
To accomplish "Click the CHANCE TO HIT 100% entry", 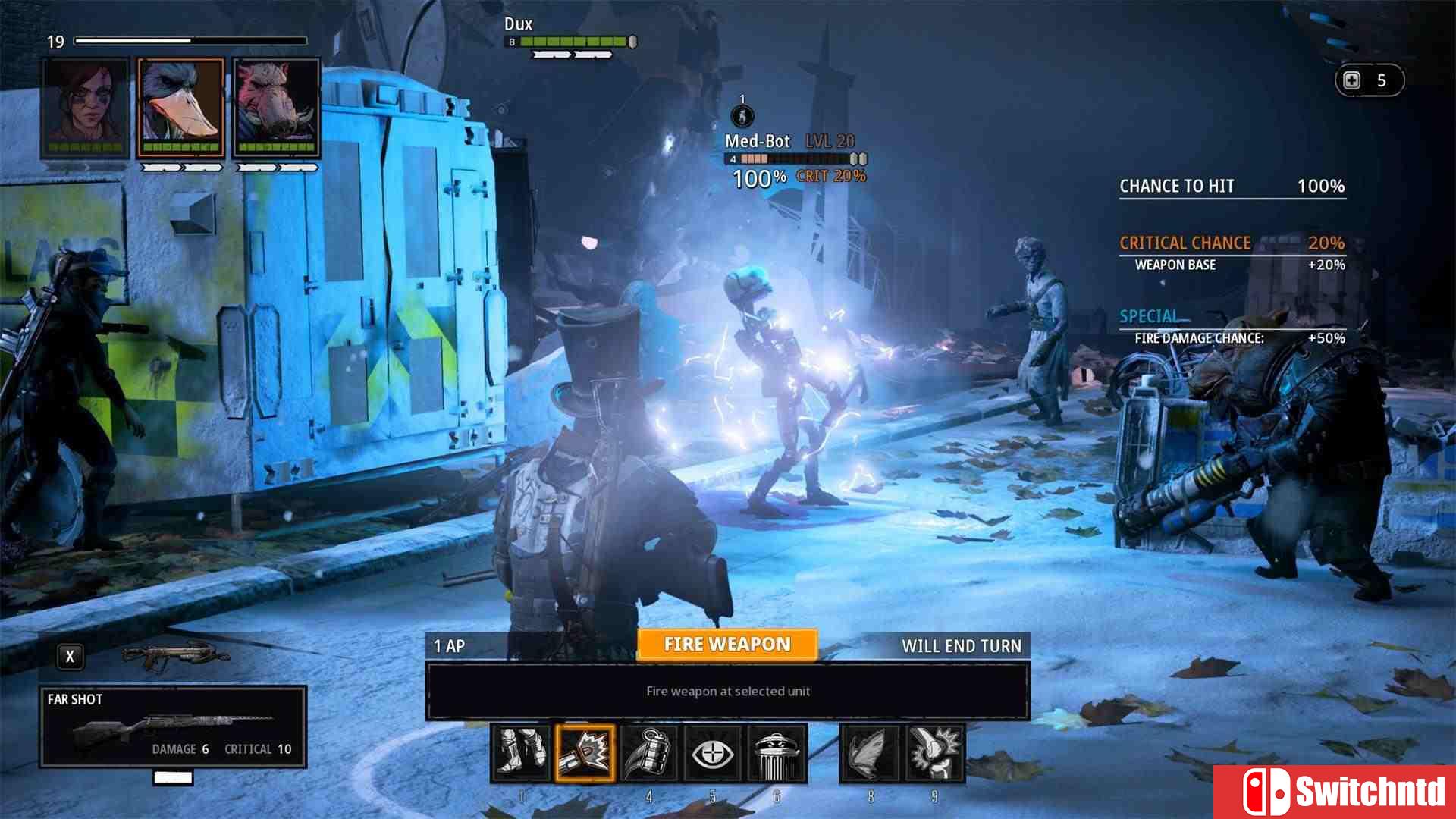I will (1232, 186).
